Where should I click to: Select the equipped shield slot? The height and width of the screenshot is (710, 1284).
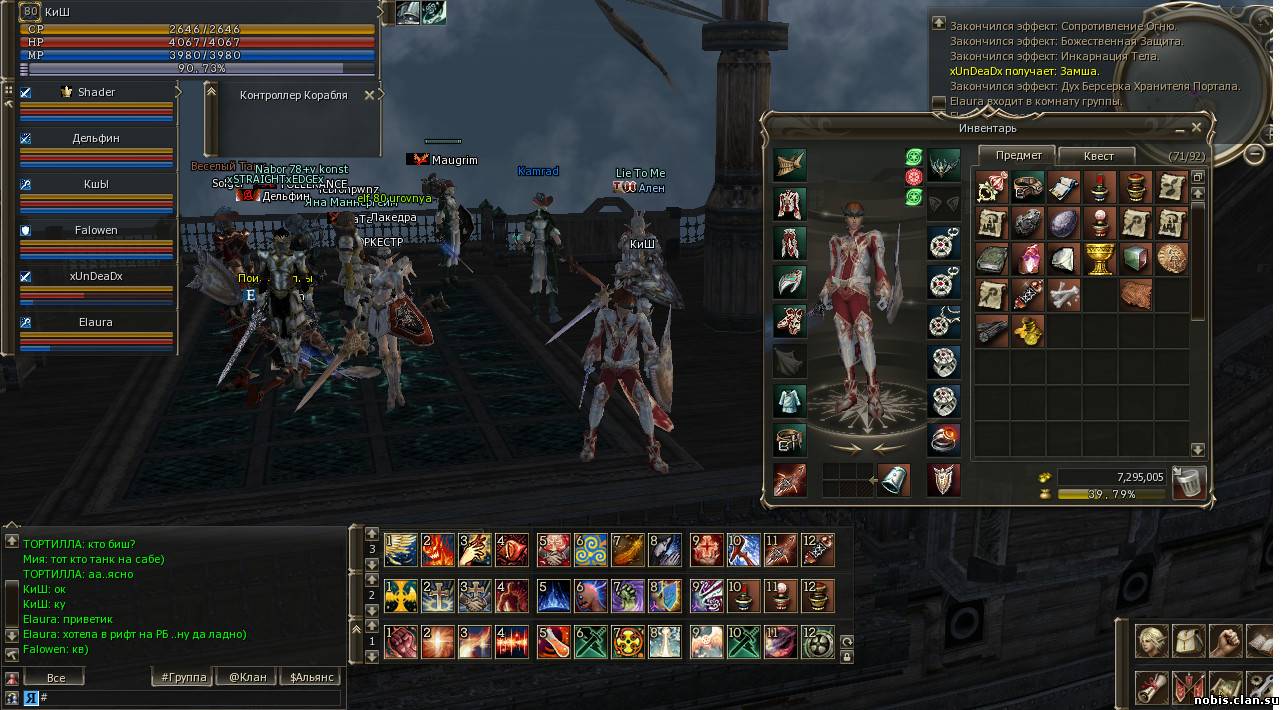(x=943, y=480)
